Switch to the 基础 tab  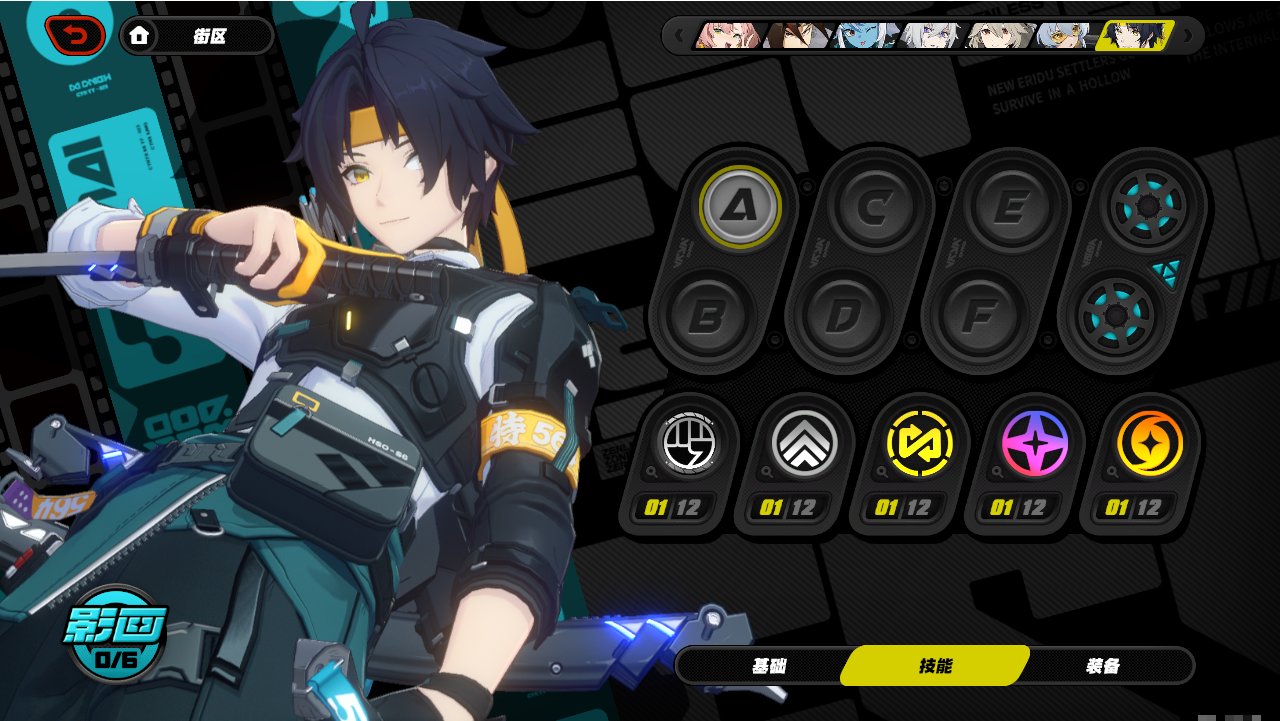pos(773,666)
